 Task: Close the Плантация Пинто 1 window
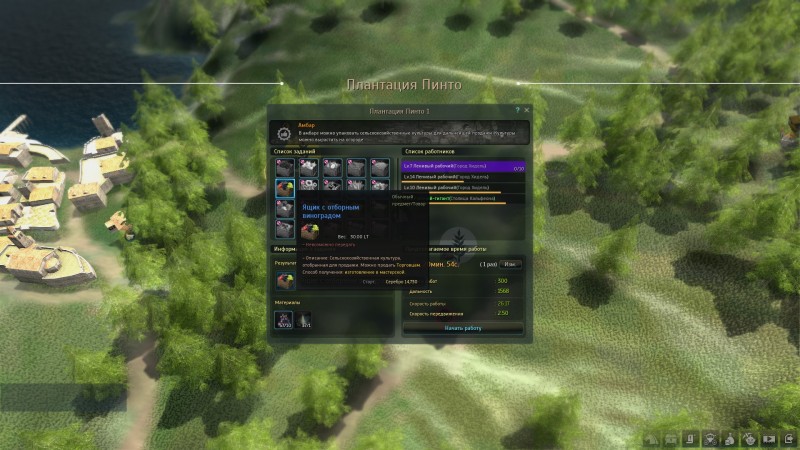527,110
